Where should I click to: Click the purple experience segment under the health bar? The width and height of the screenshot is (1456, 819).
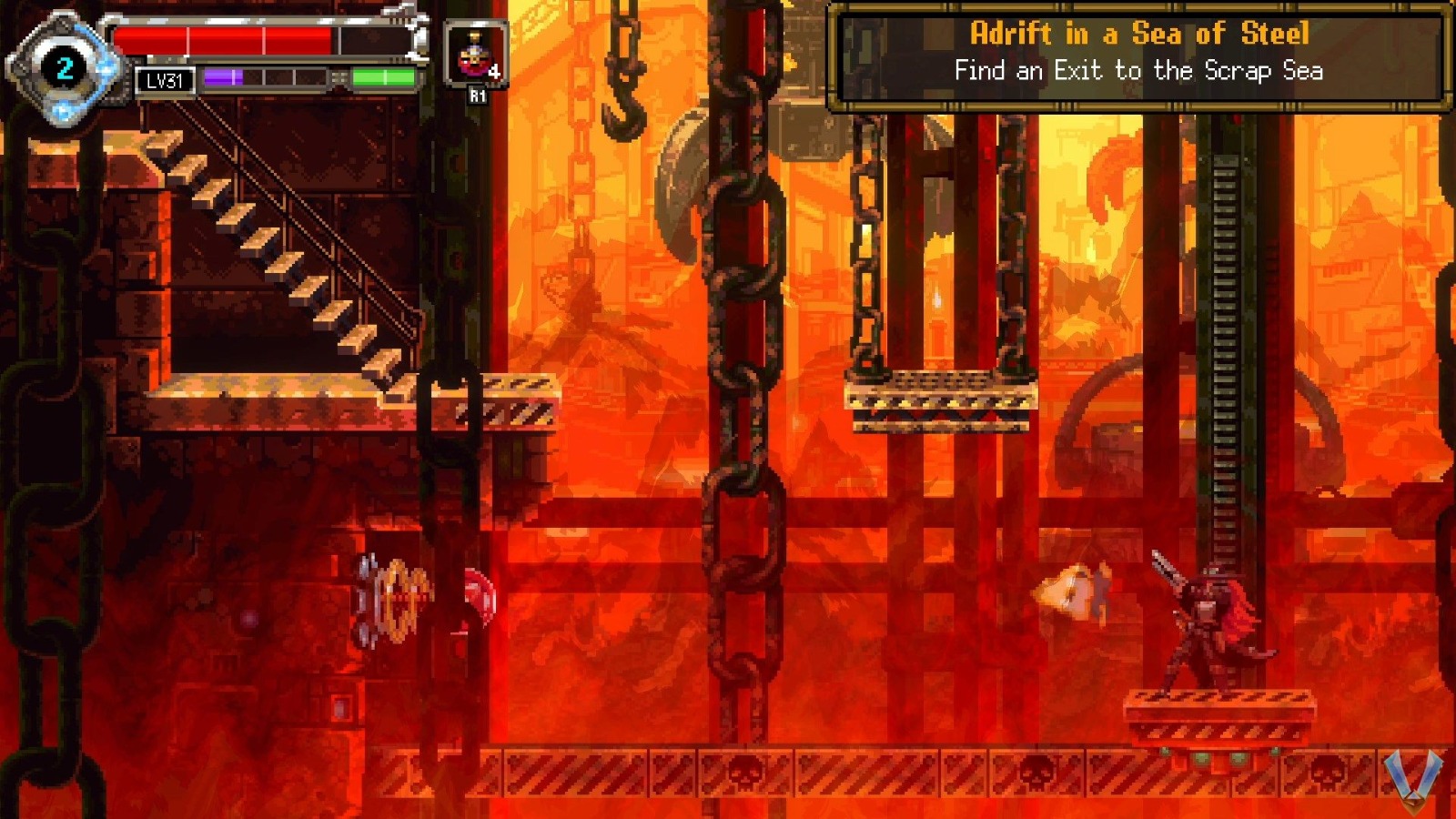point(223,79)
